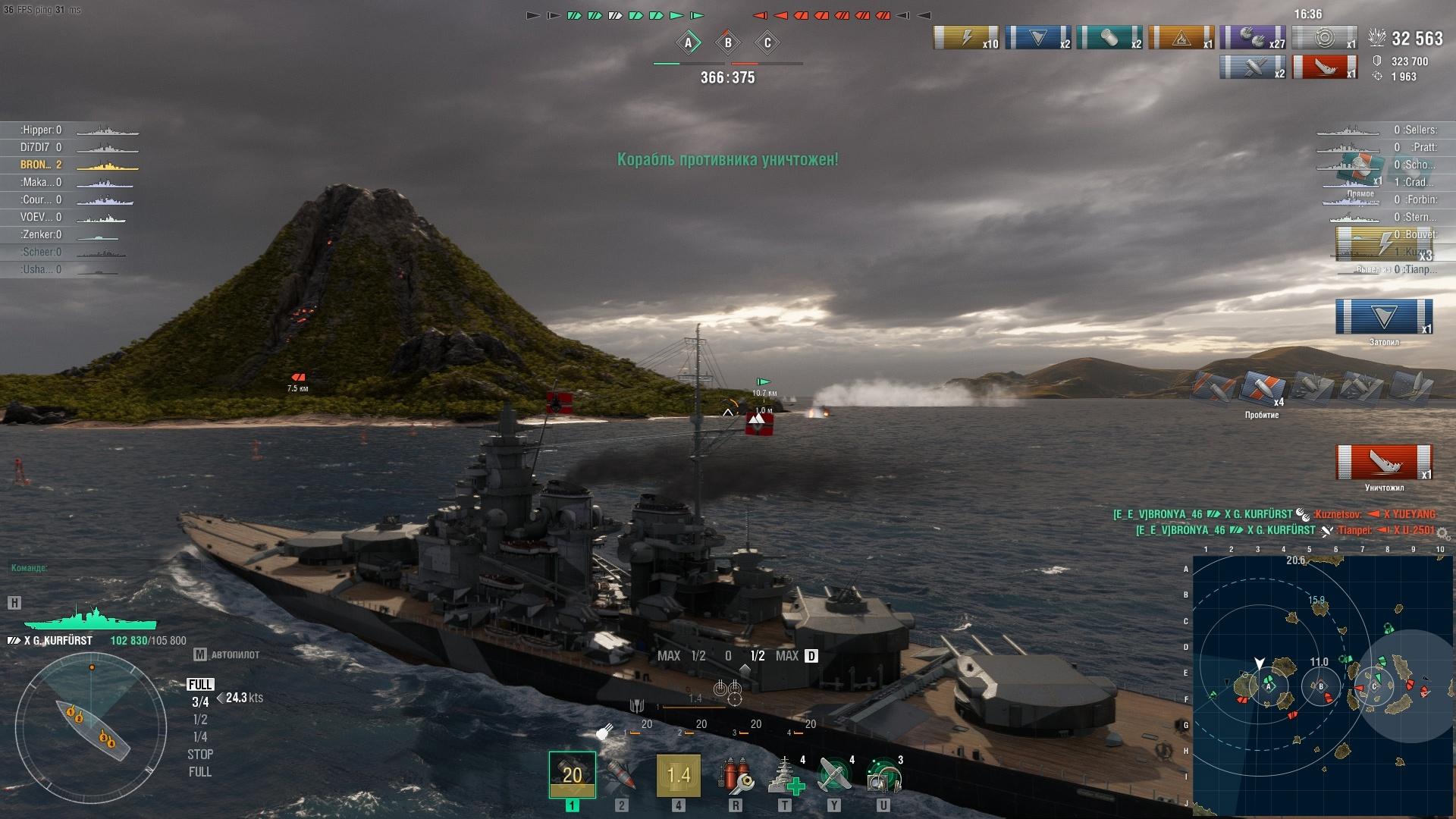1456x819 pixels.
Task: Set engine speed to 1/2
Action: click(x=200, y=720)
